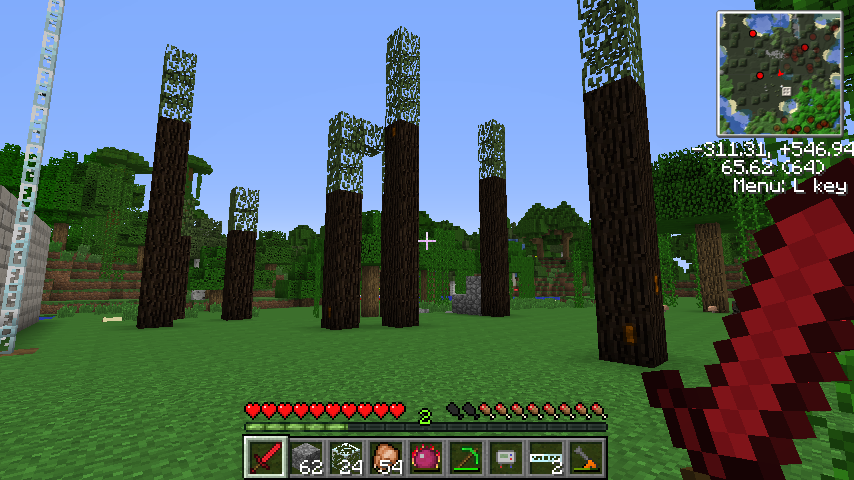Select the red sword hotbar slot

pyautogui.click(x=265, y=458)
